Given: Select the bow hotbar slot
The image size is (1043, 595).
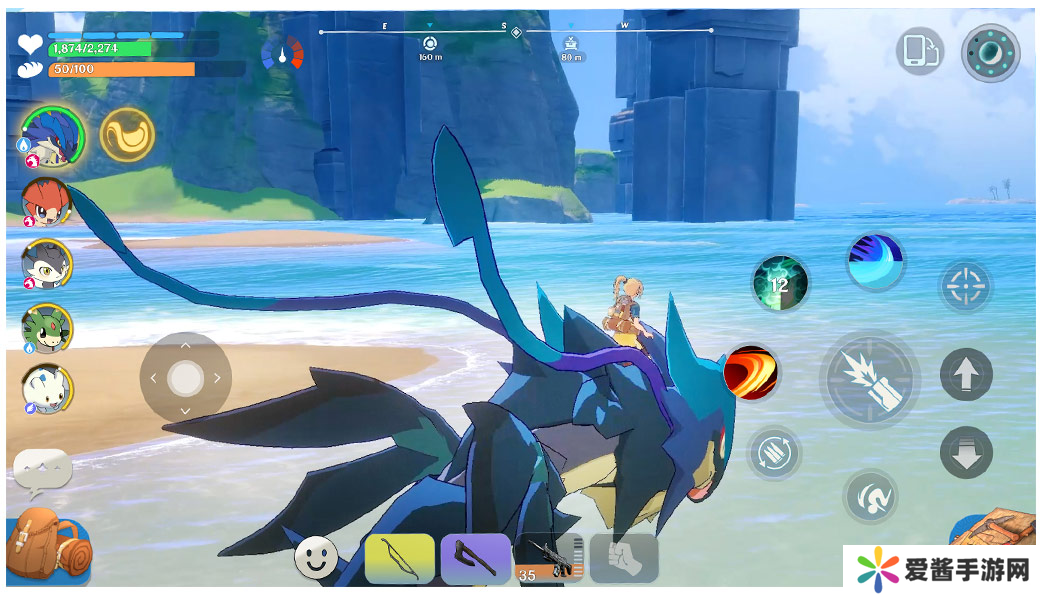Looking at the screenshot, I should pos(400,558).
